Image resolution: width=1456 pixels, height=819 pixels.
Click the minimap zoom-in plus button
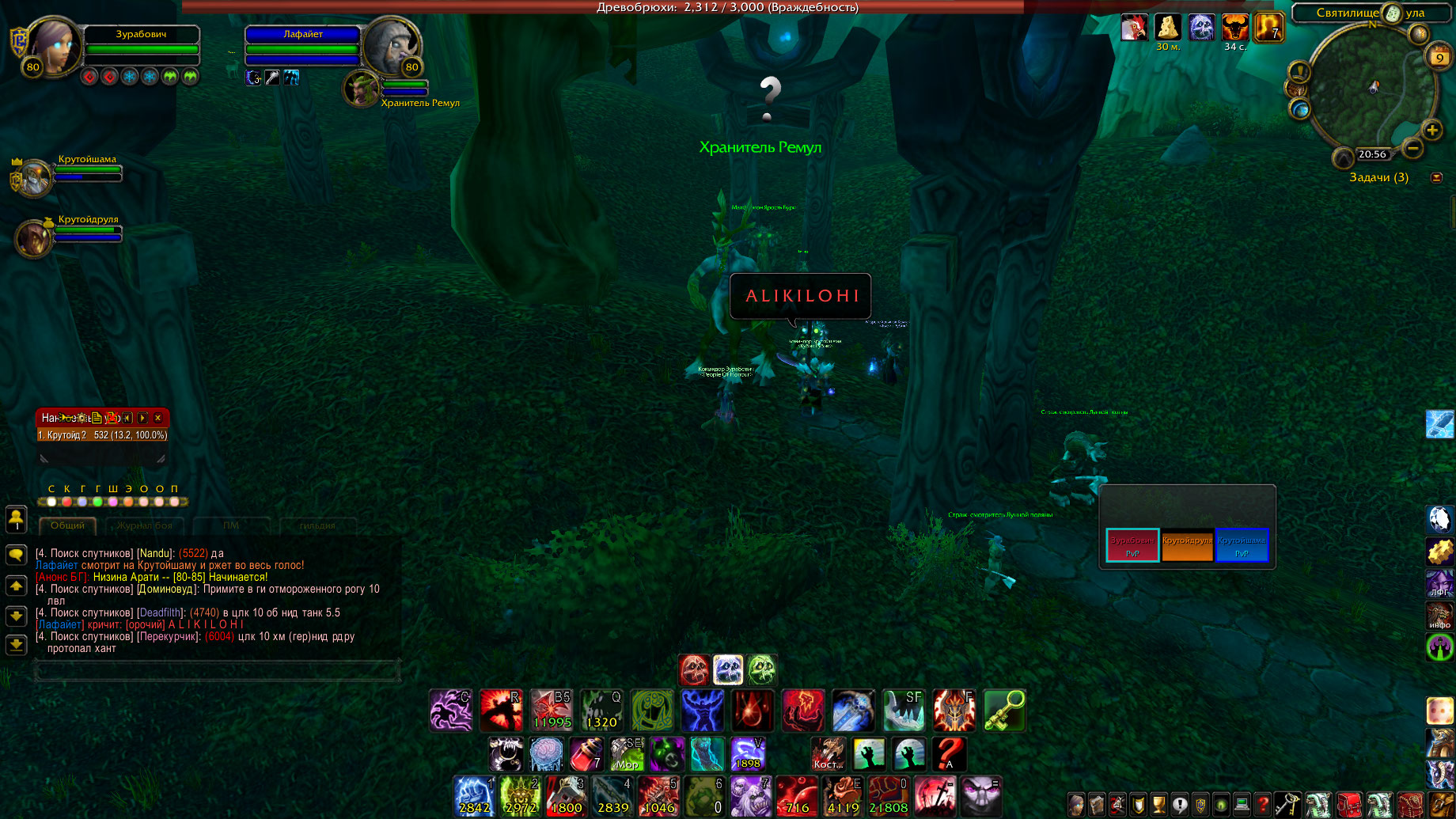click(1431, 131)
